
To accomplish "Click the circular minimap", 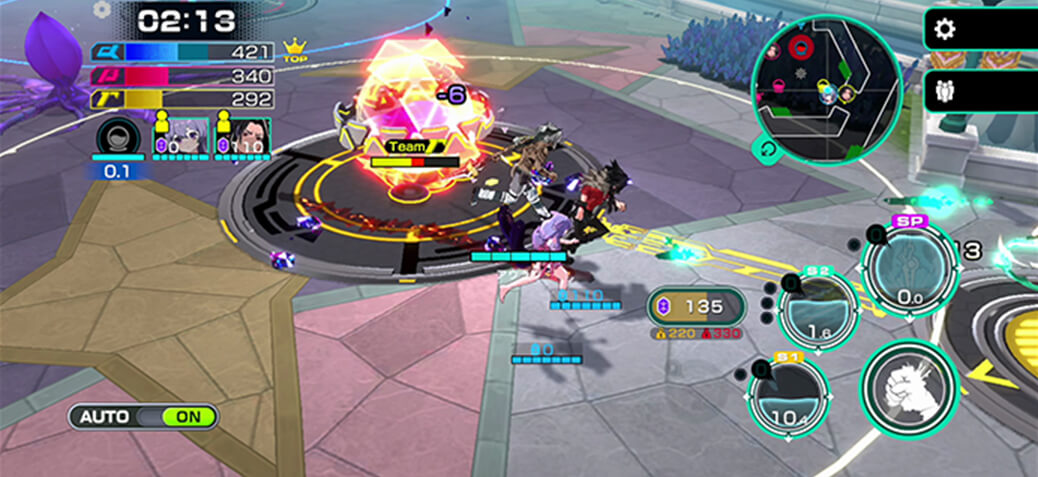I will tap(826, 86).
